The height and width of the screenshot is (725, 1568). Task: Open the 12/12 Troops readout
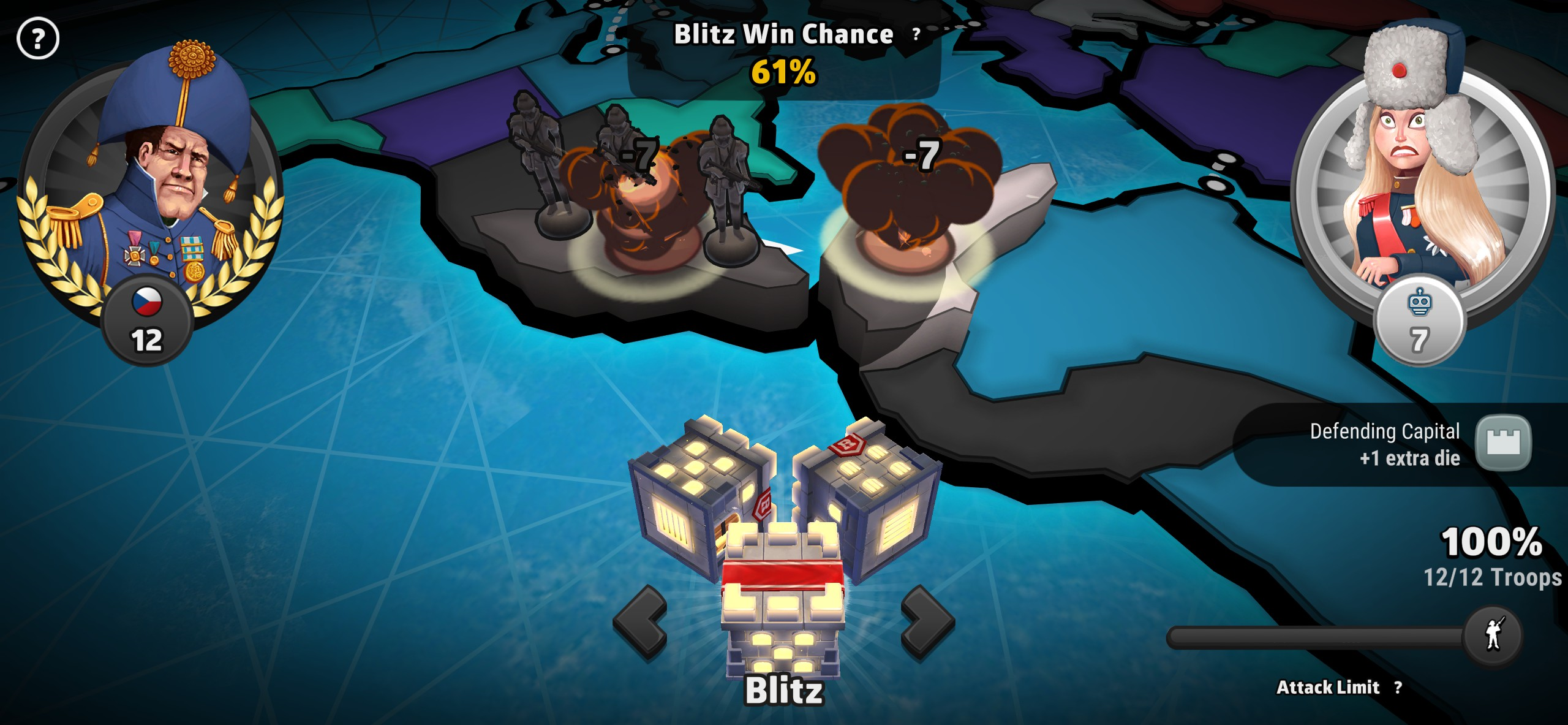point(1494,575)
